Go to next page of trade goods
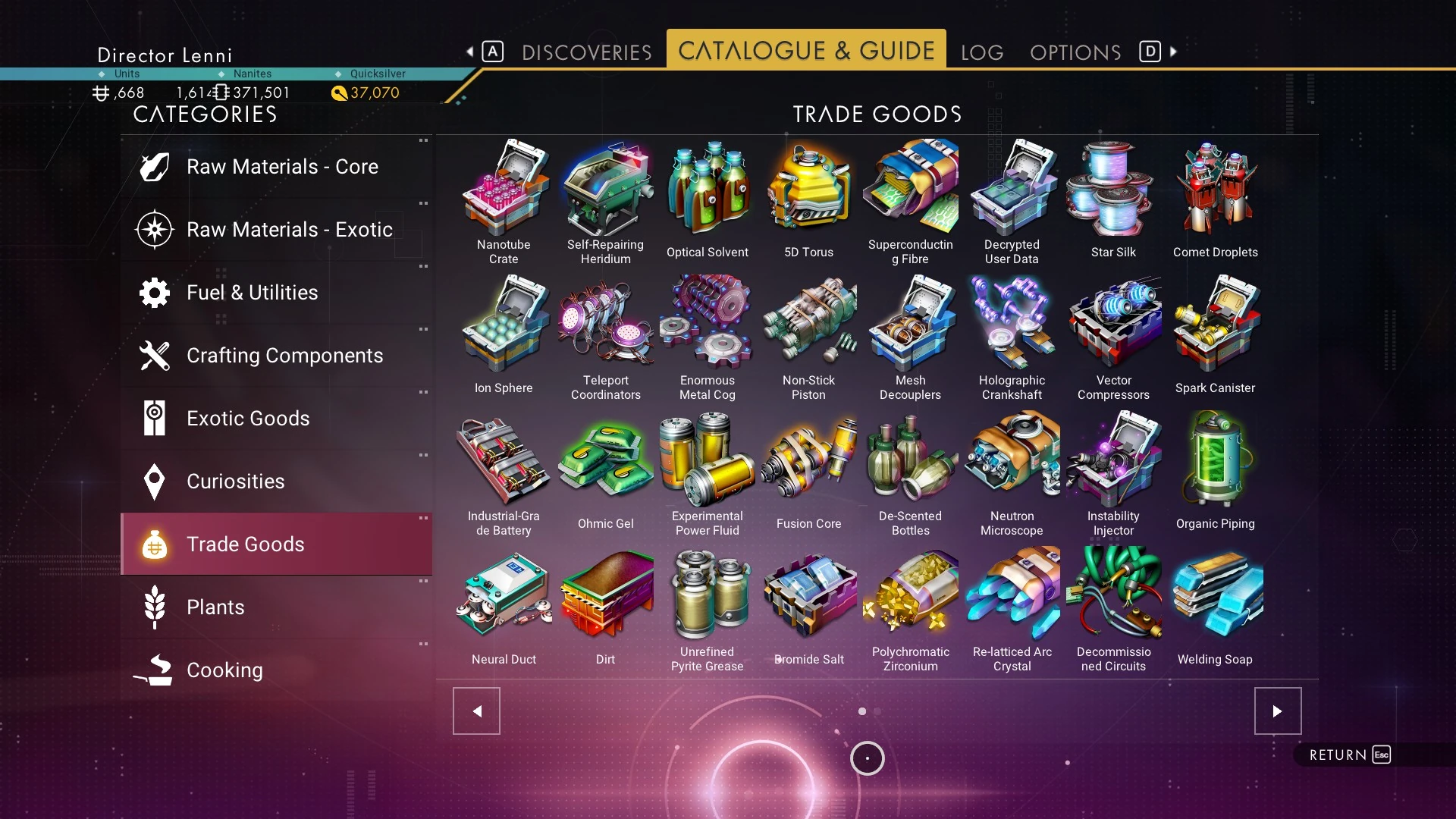 point(1277,711)
